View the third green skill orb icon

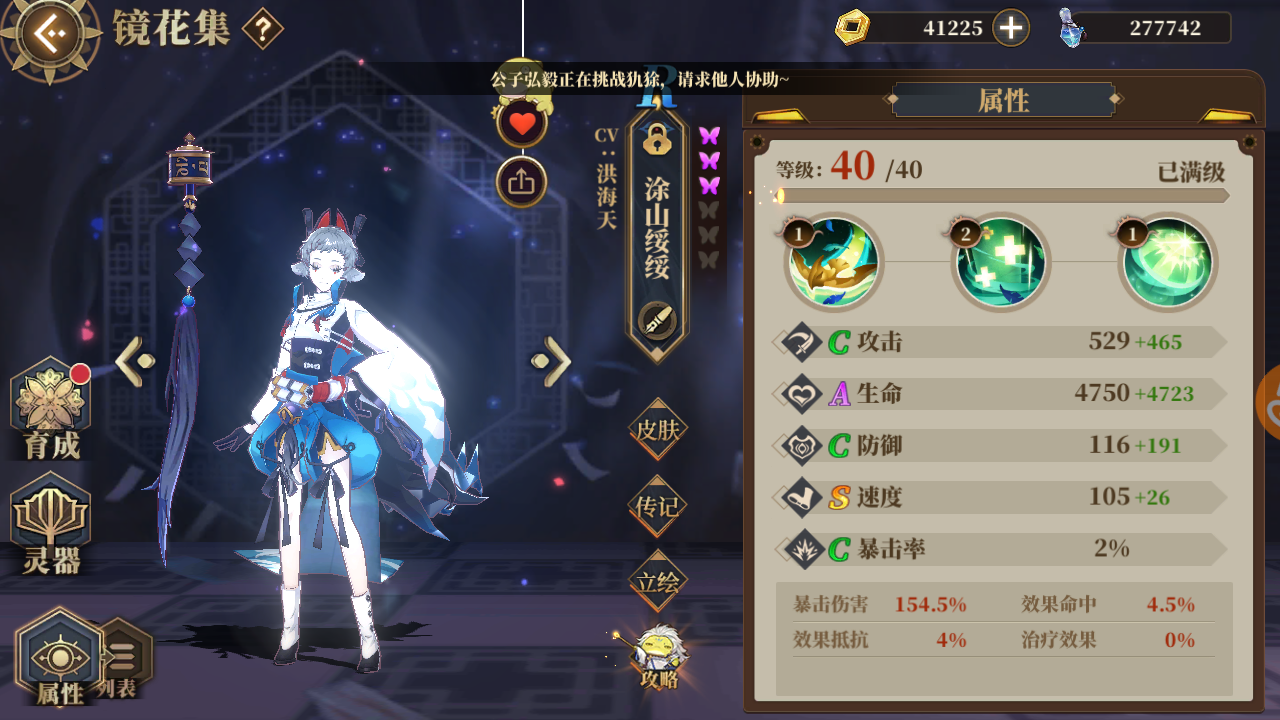point(1165,262)
